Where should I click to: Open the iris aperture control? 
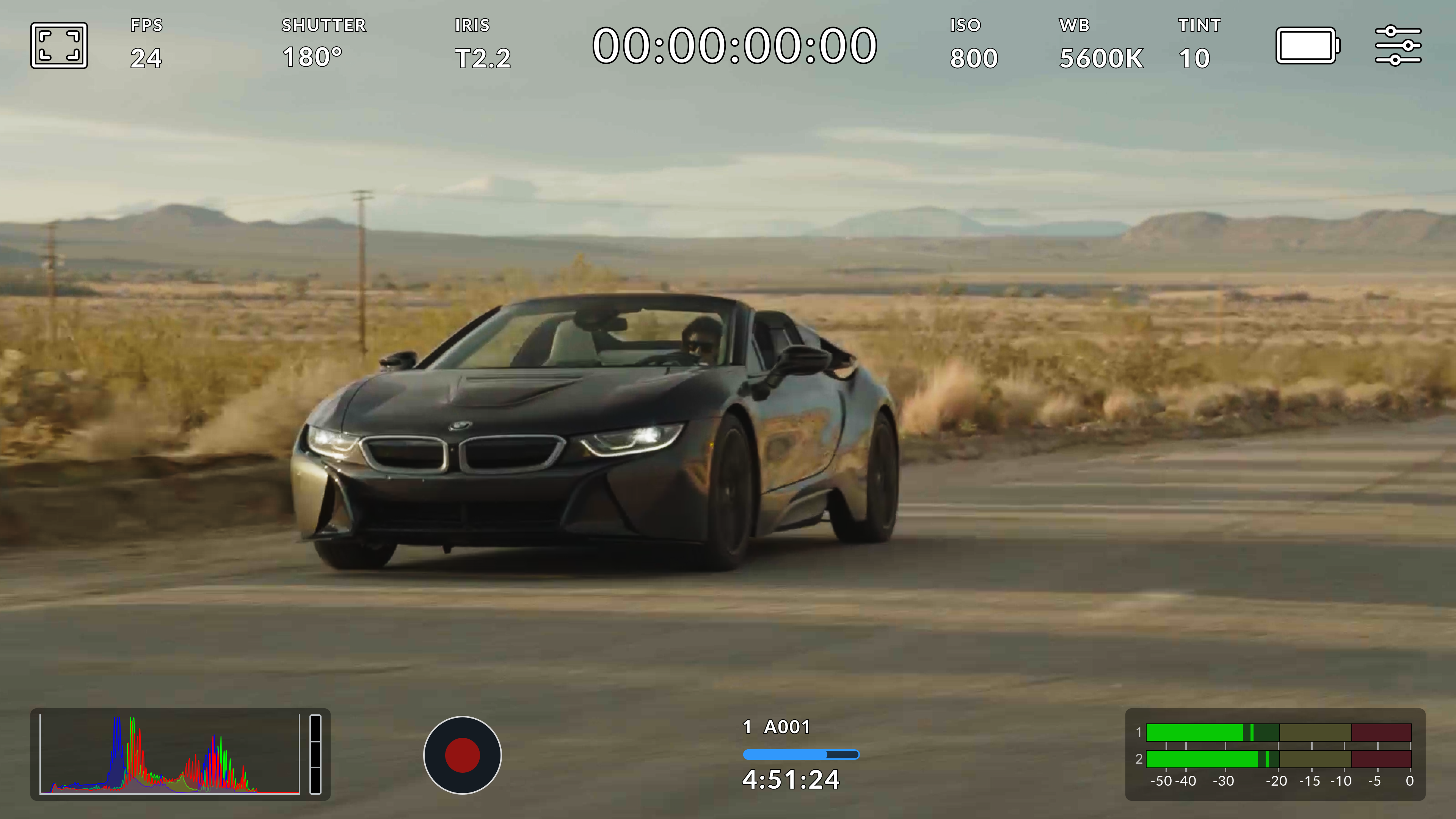483,42
